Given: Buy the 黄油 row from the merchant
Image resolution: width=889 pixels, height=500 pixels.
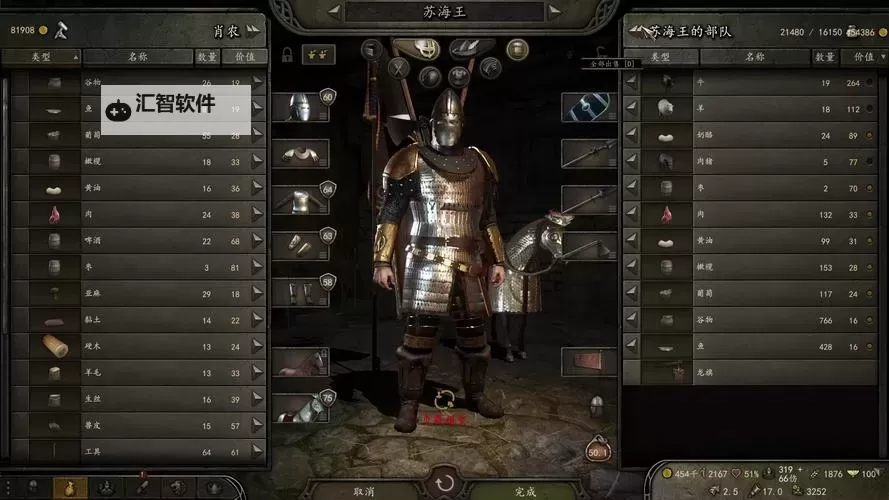Looking at the screenshot, I should point(140,188).
